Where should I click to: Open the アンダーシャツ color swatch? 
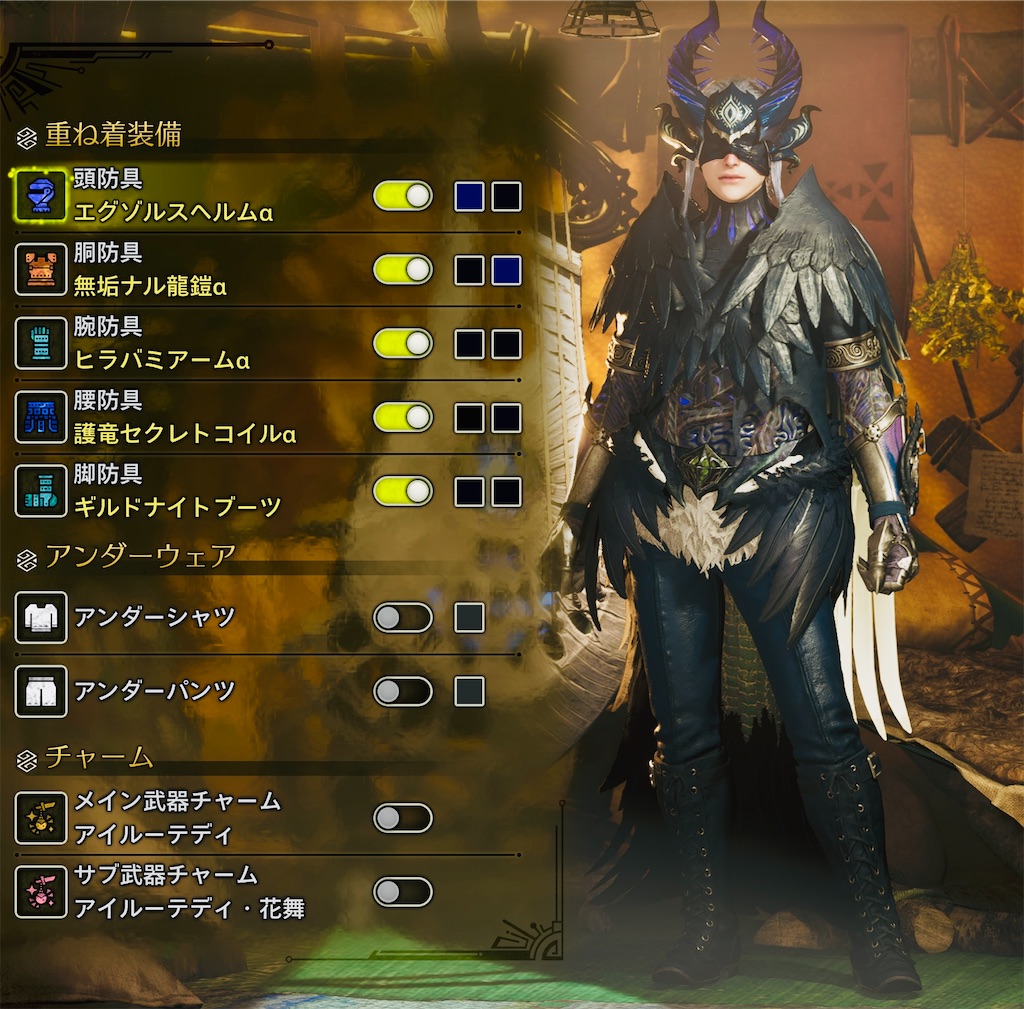coord(469,618)
